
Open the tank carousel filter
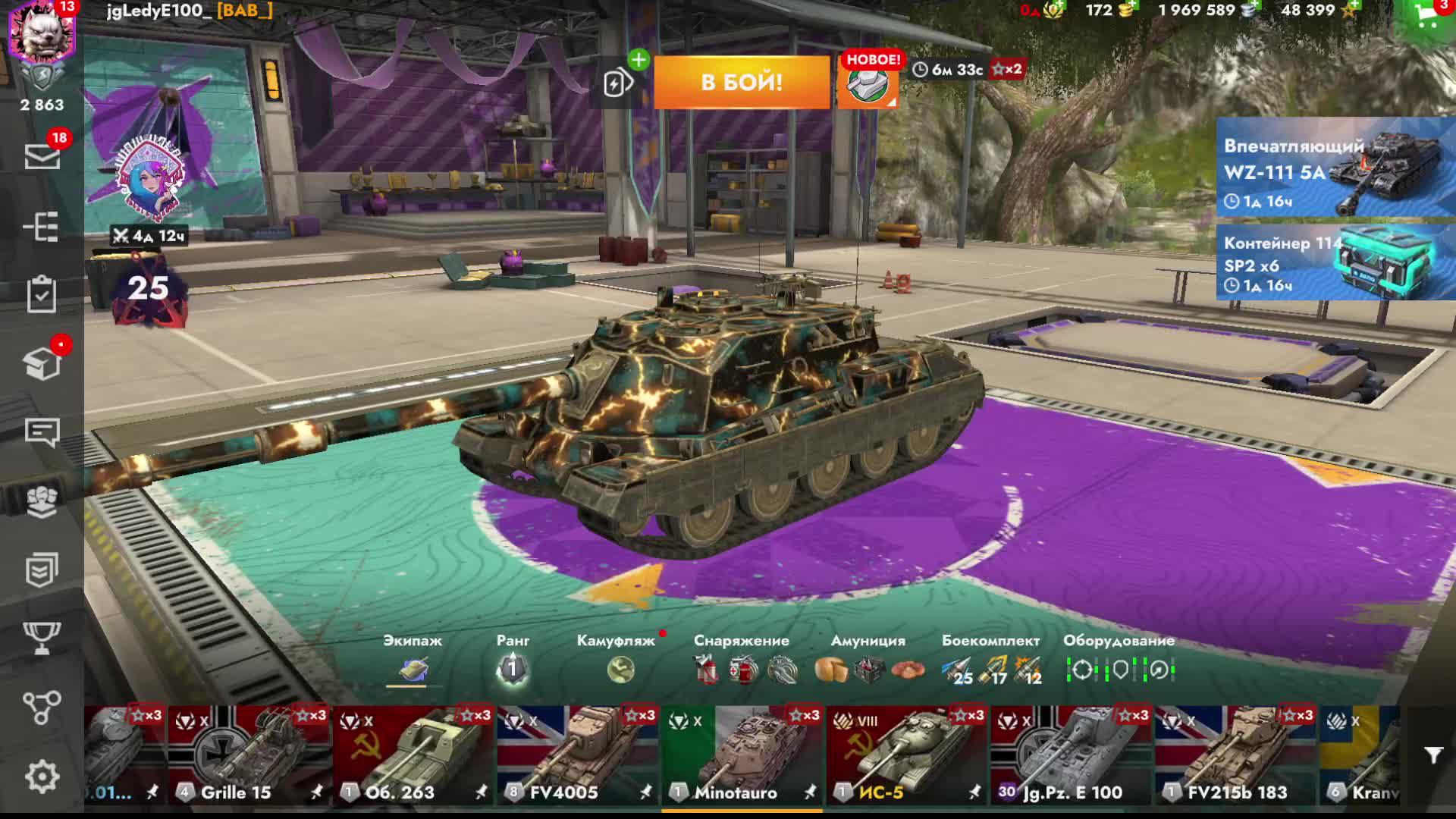click(x=1432, y=755)
